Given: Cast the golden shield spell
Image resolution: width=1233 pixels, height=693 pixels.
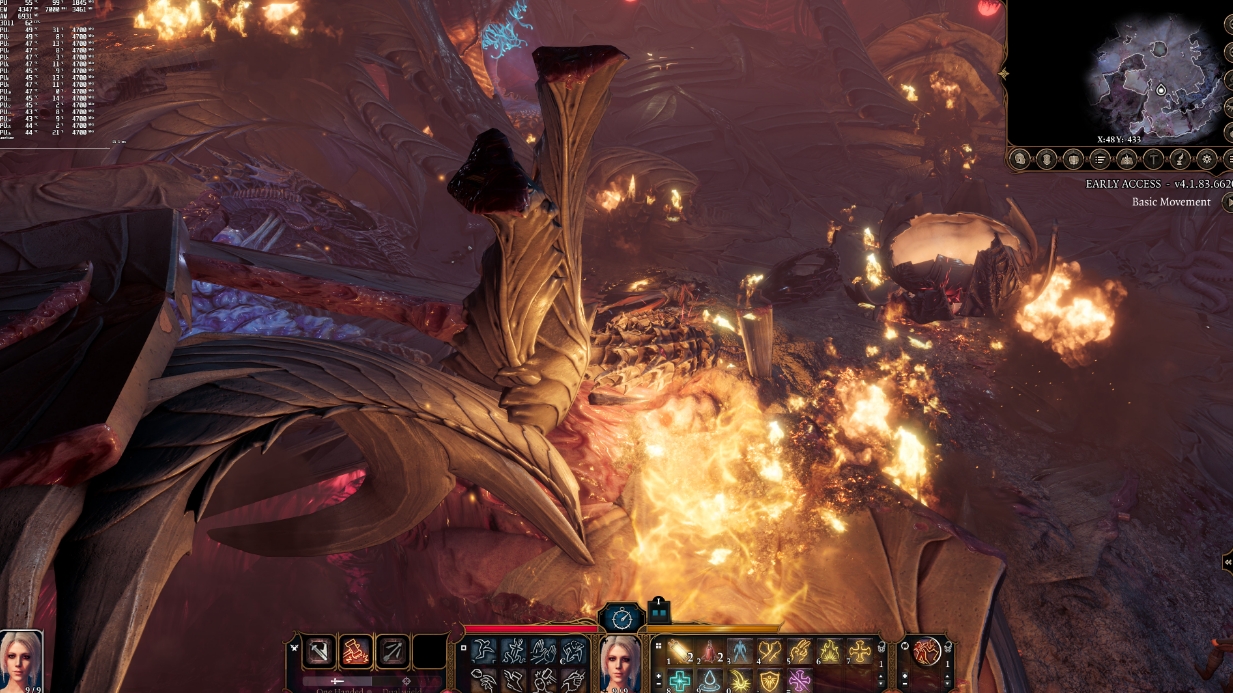Looking at the screenshot, I should [x=769, y=682].
